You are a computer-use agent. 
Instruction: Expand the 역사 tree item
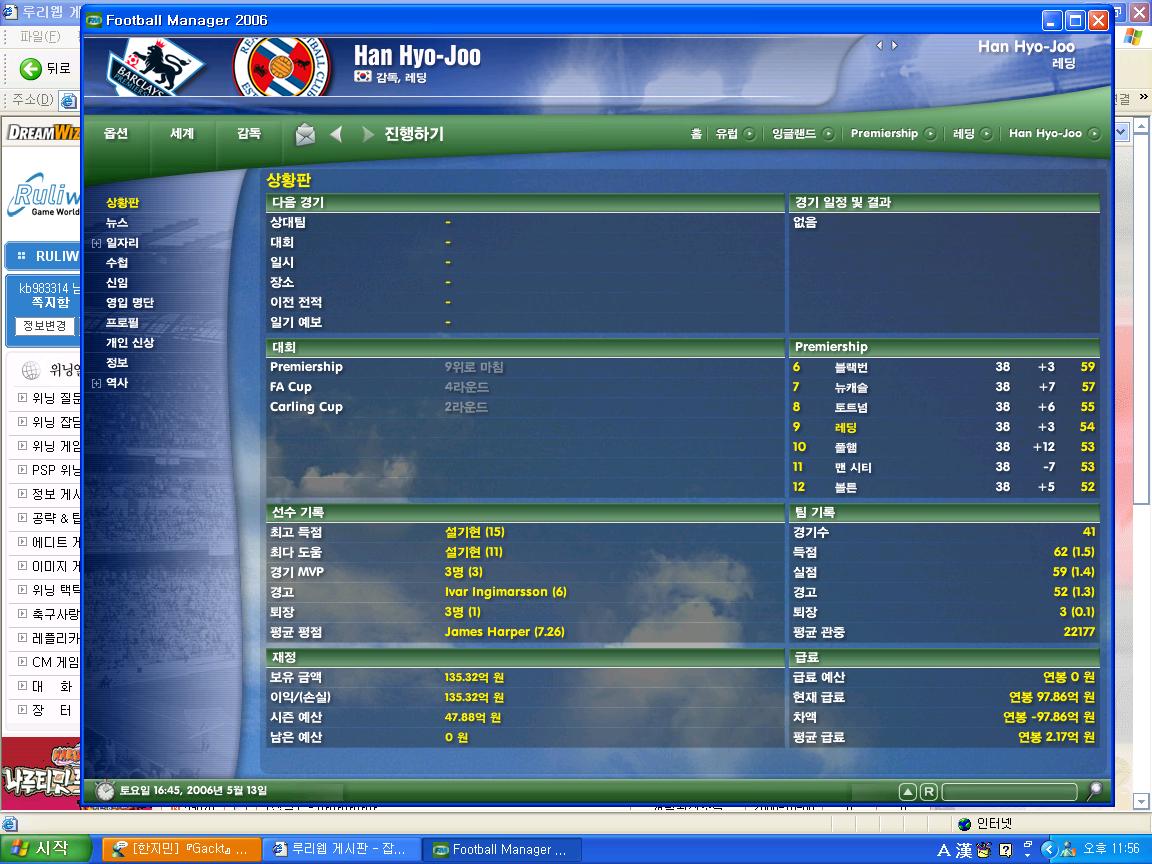pyautogui.click(x=96, y=383)
